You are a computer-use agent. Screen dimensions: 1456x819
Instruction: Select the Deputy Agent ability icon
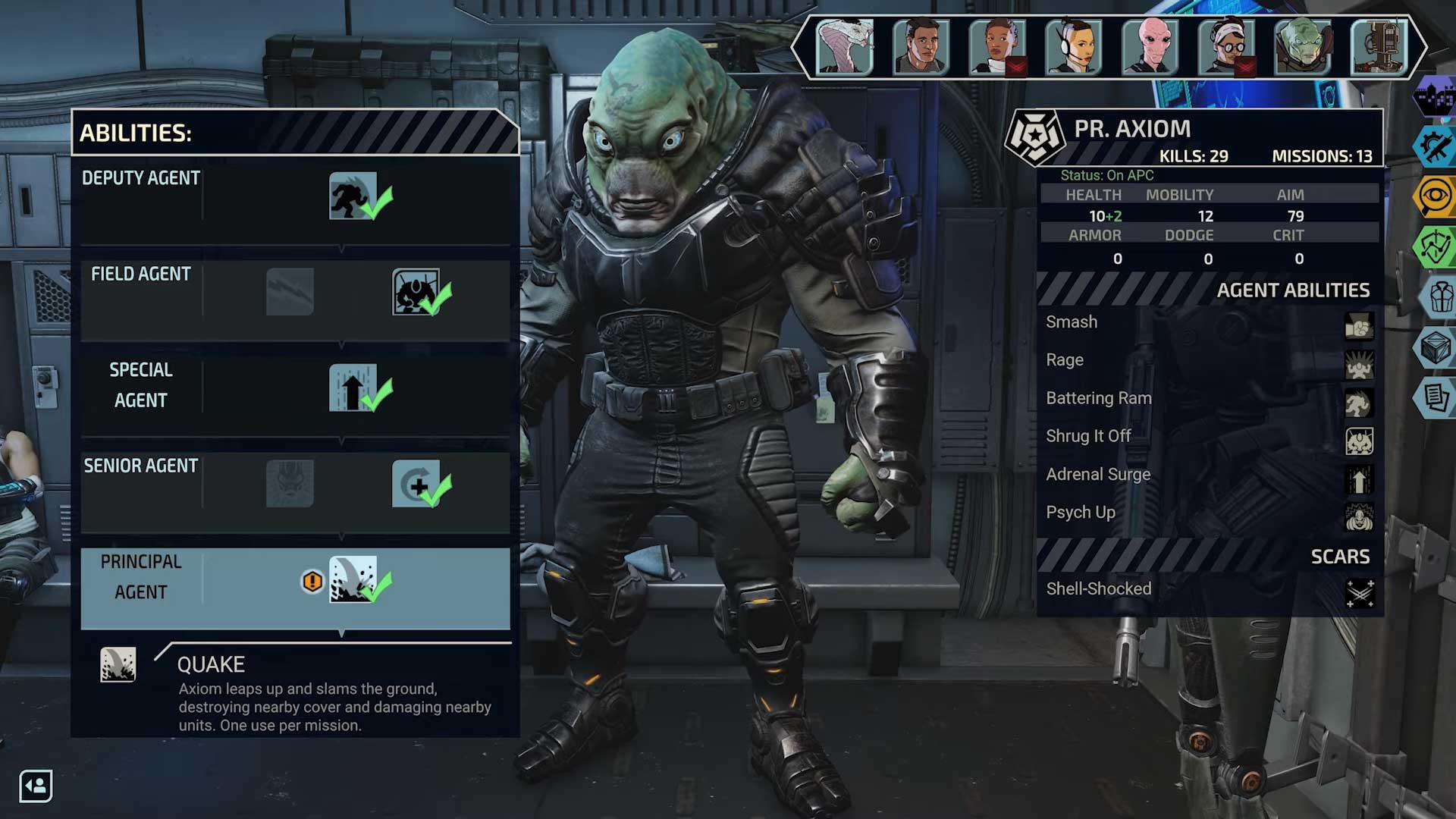coord(353,196)
